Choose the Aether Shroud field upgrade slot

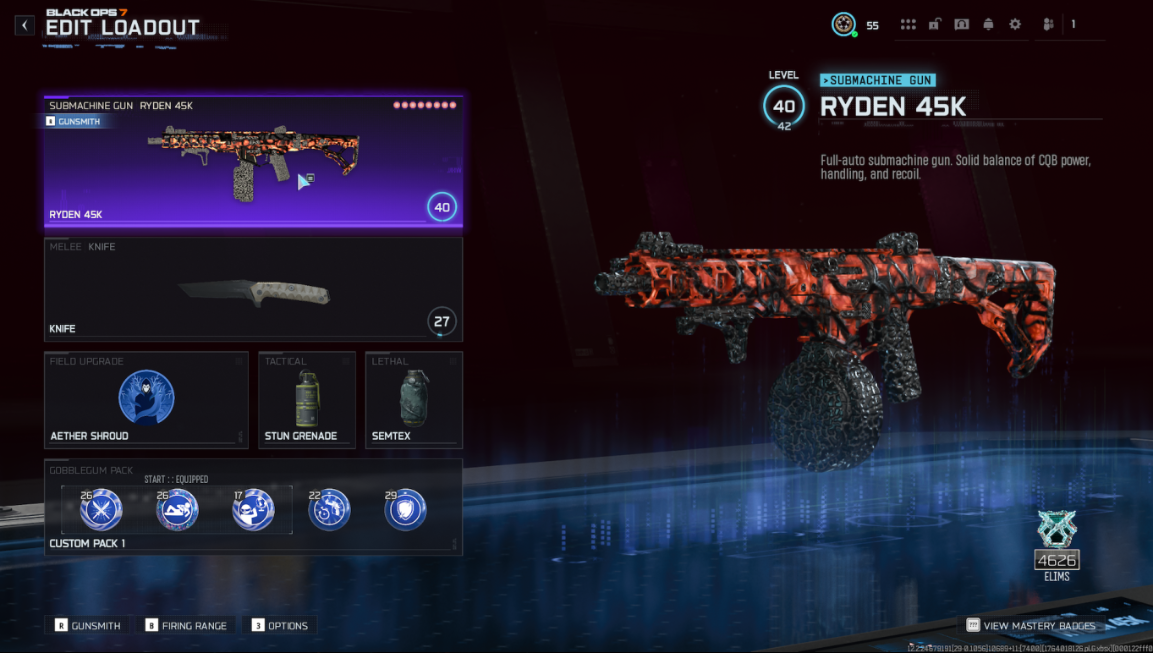coord(146,399)
